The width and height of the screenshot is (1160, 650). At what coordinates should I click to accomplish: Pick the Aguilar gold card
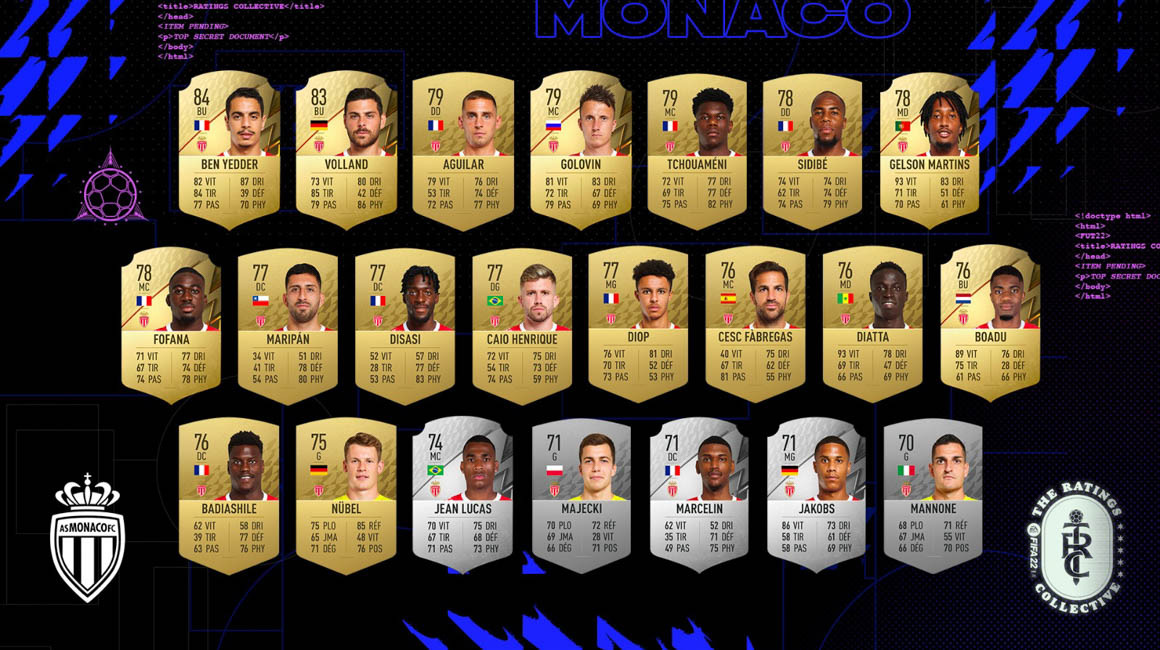462,146
